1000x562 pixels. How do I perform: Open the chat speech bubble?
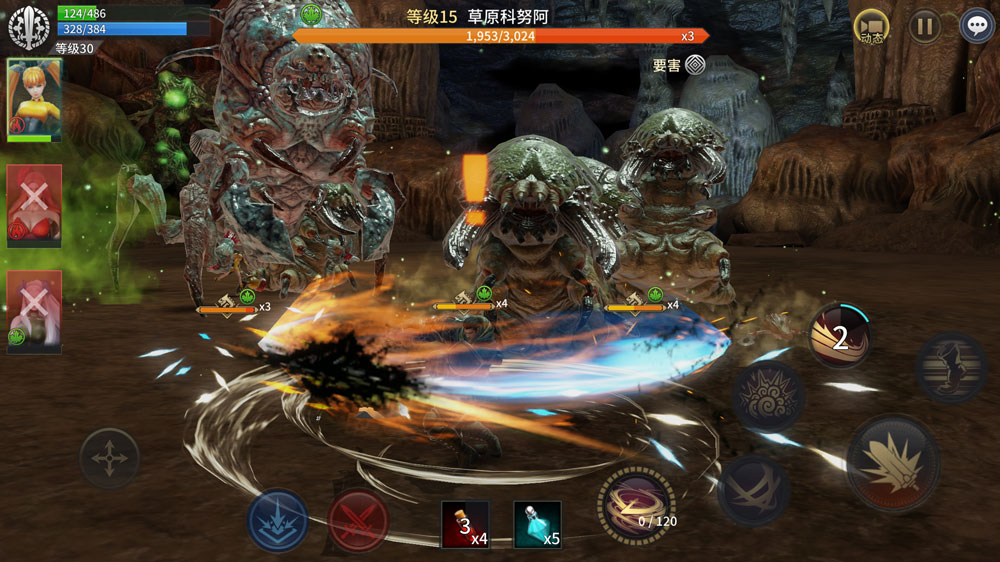click(977, 26)
